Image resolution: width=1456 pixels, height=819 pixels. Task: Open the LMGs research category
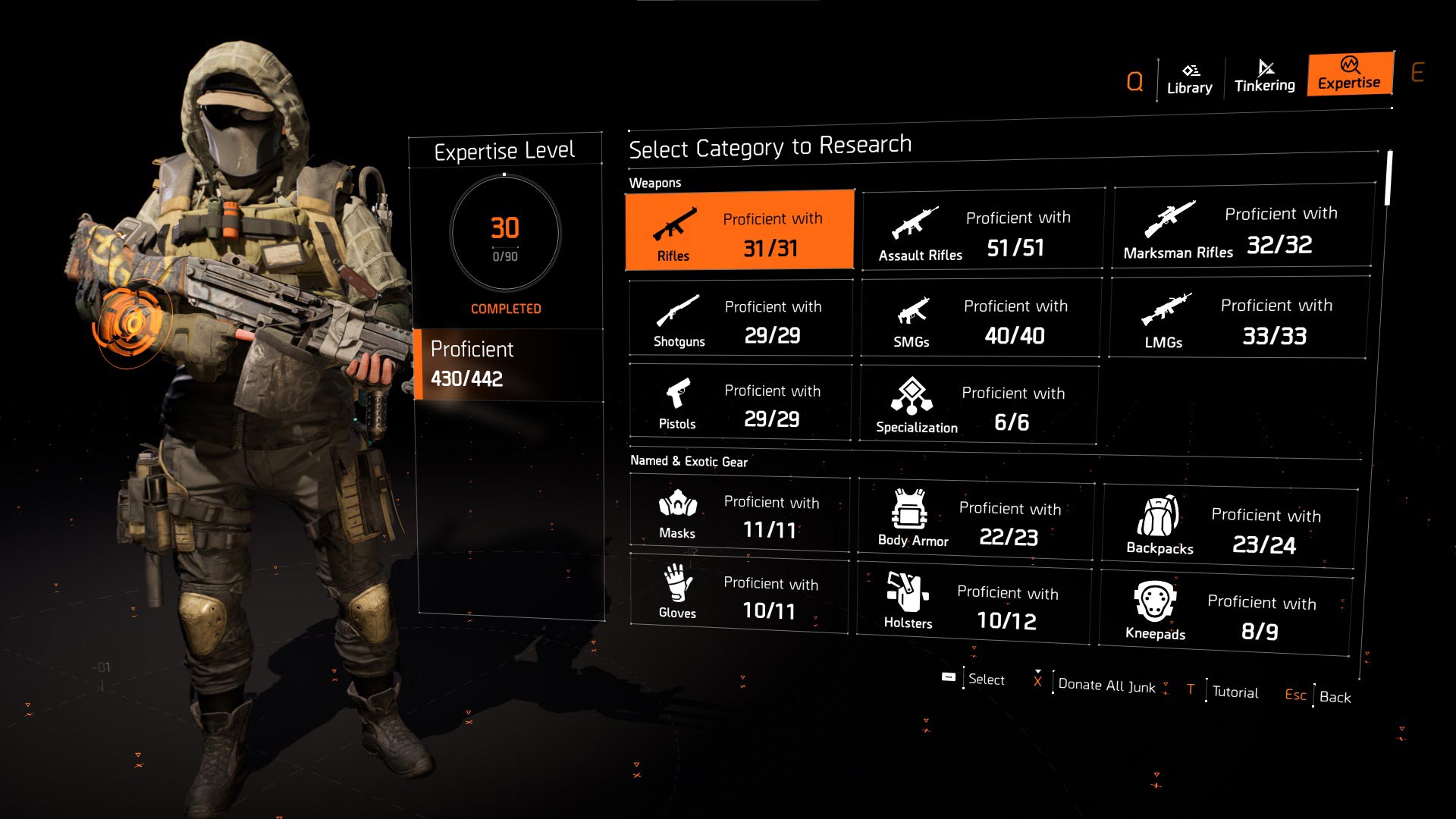tap(1239, 318)
